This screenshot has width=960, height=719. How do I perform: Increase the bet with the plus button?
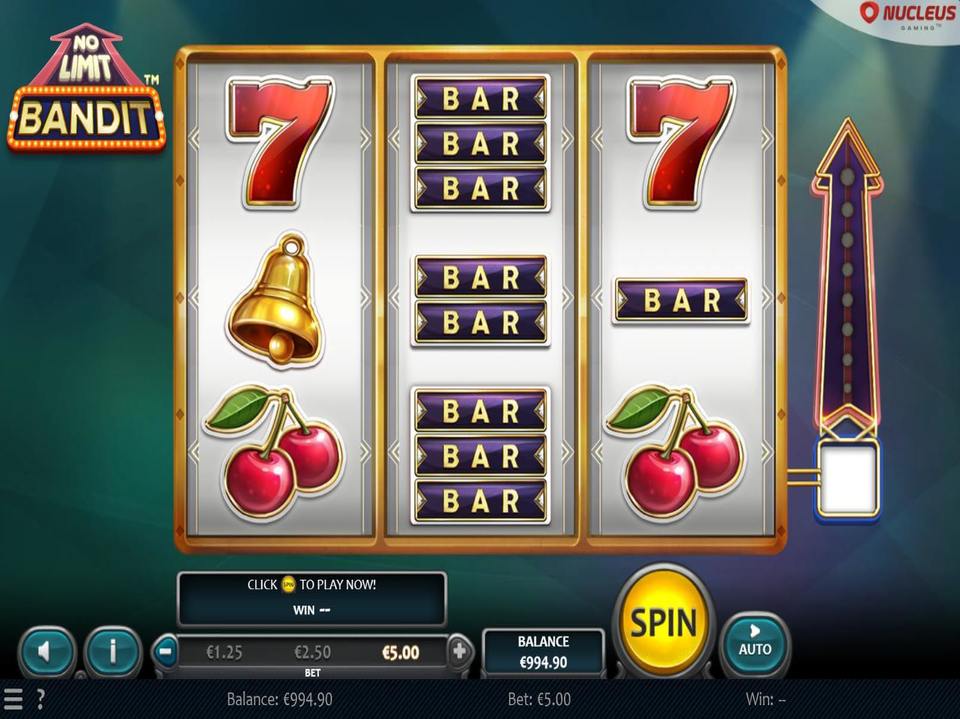[459, 652]
